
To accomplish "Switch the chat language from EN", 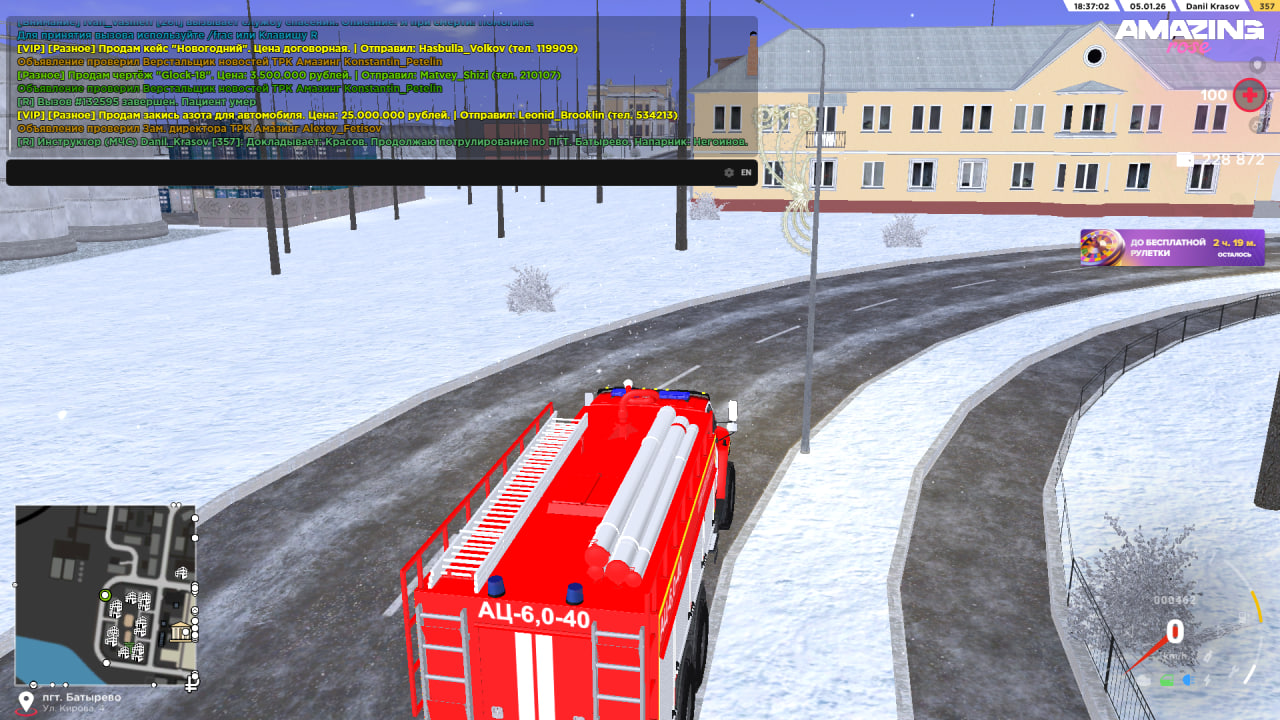I will point(746,173).
